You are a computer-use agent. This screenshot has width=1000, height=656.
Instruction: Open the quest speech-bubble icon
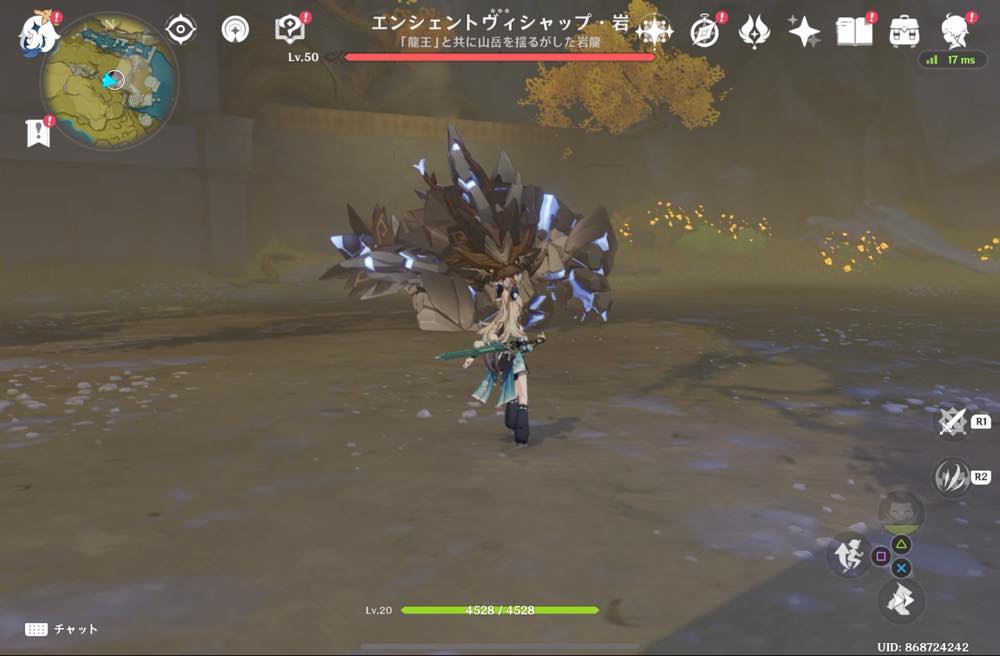[289, 30]
